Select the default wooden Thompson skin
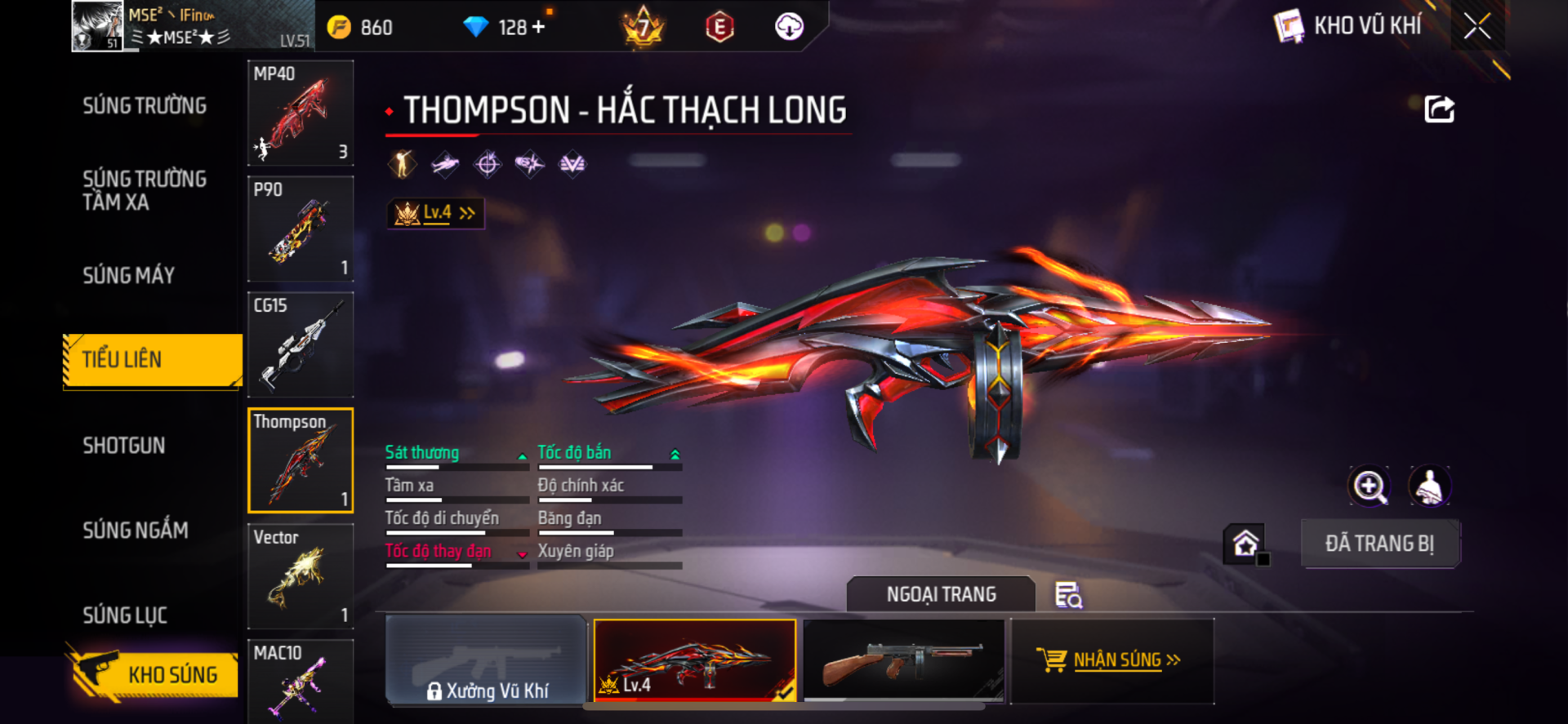Viewport: 1568px width, 724px height. point(904,660)
